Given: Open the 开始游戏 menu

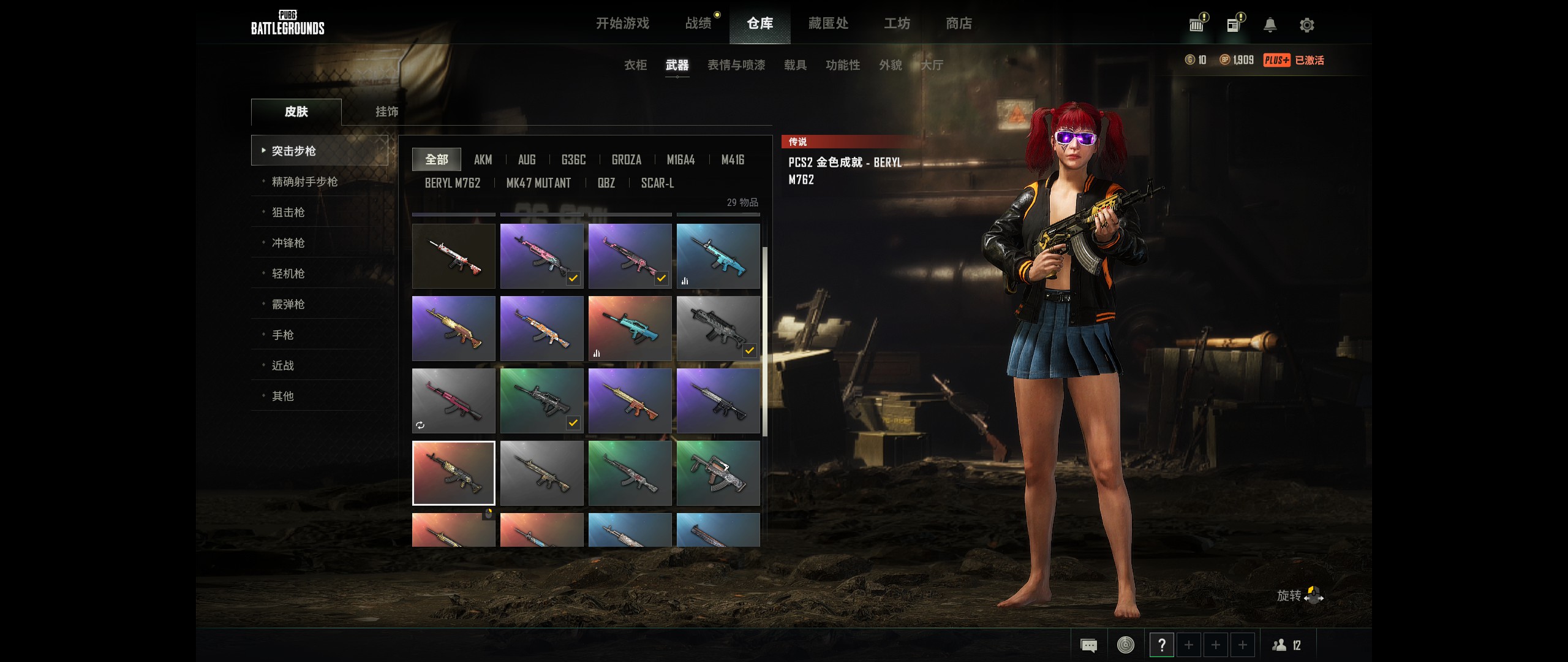Looking at the screenshot, I should click(622, 23).
